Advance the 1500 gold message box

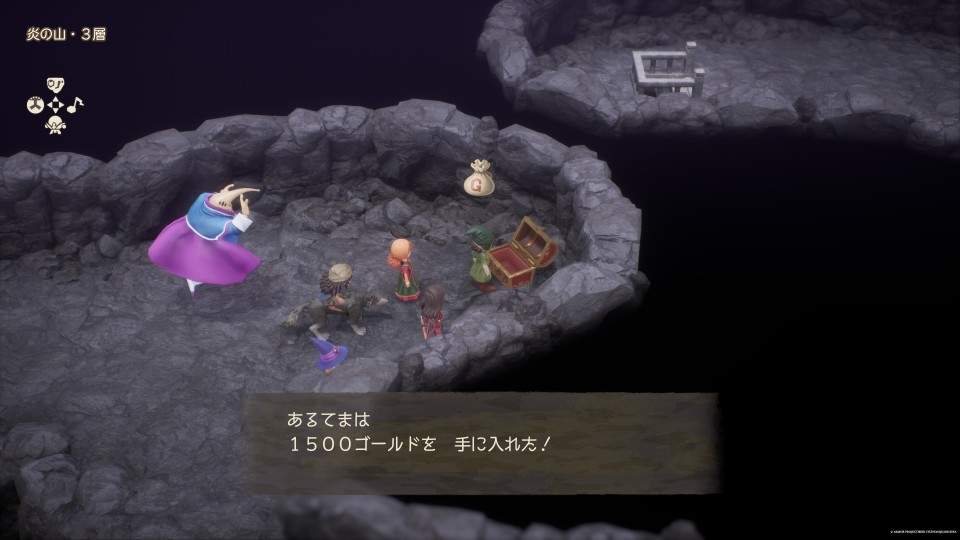pyautogui.click(x=481, y=442)
